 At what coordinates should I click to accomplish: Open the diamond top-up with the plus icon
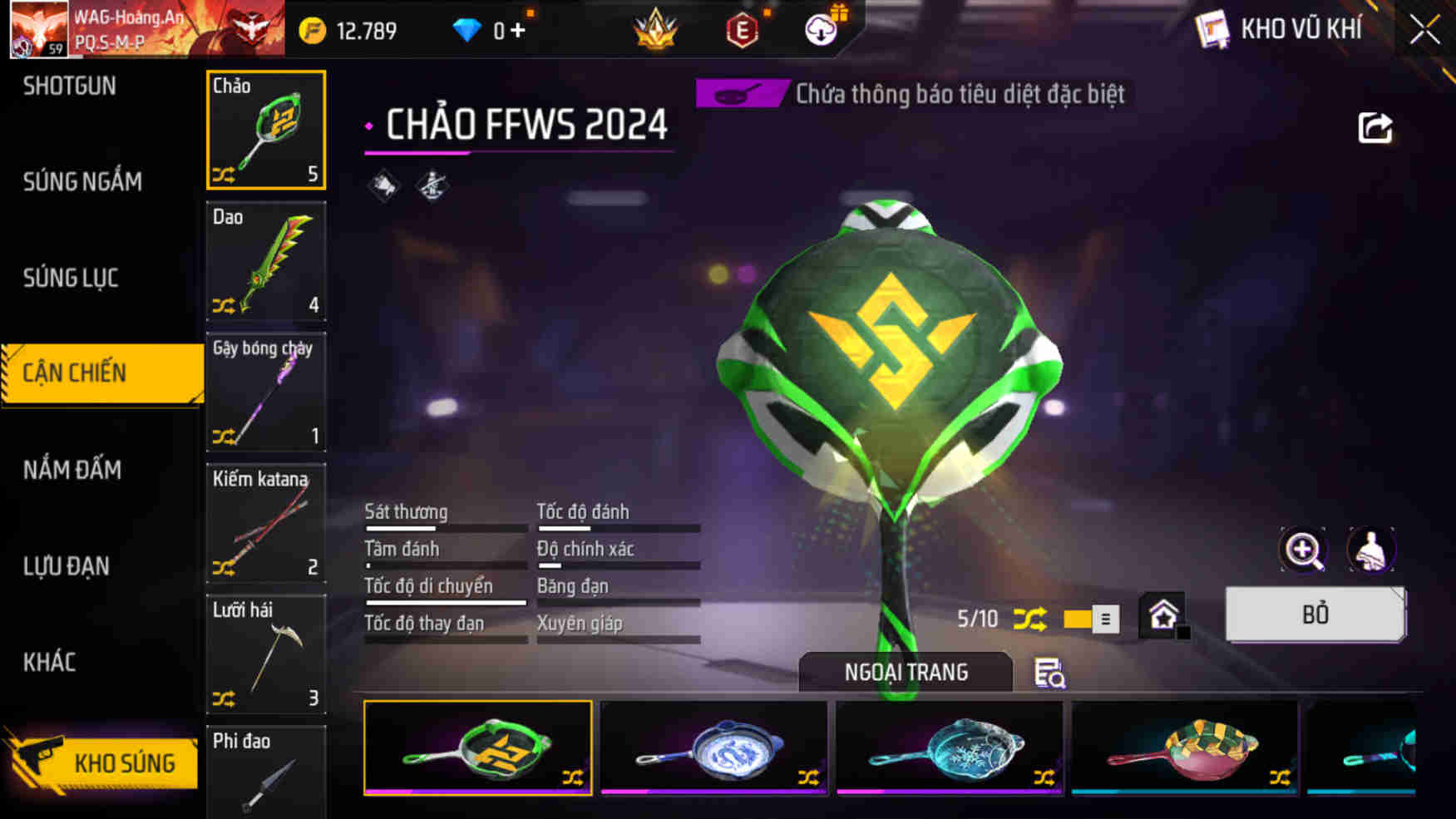point(516,27)
